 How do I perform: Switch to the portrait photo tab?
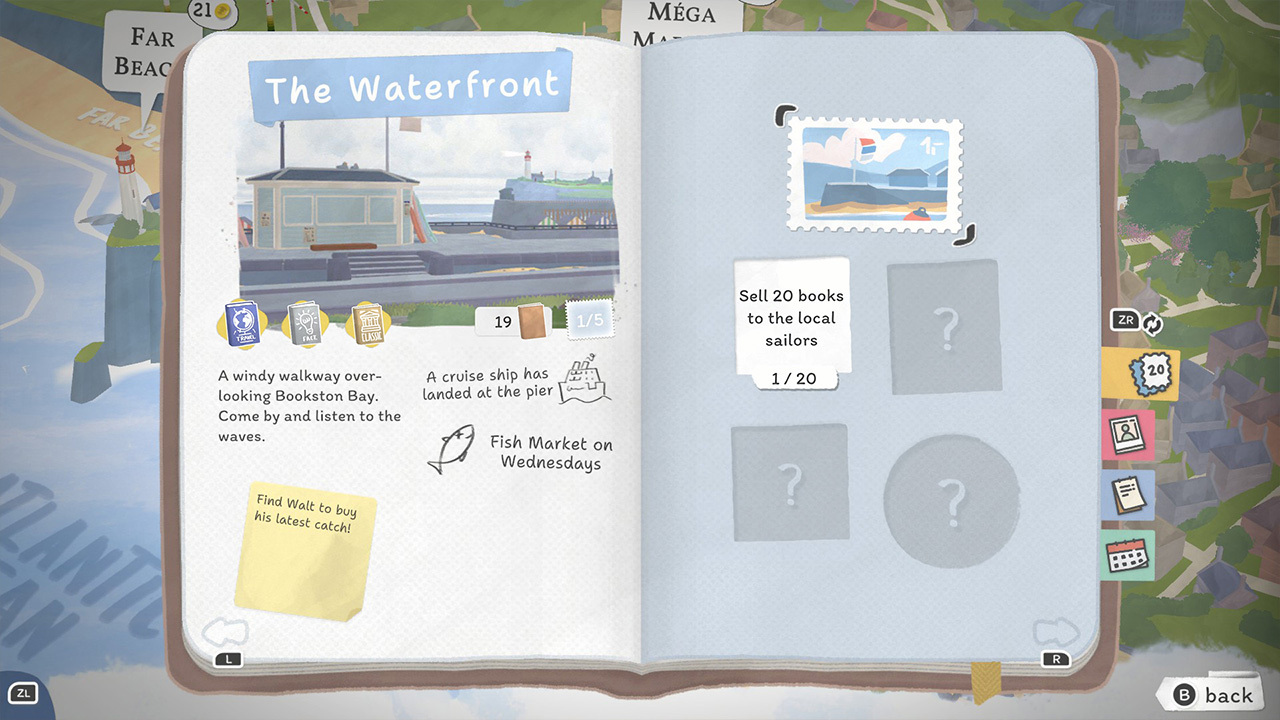[x=1129, y=435]
